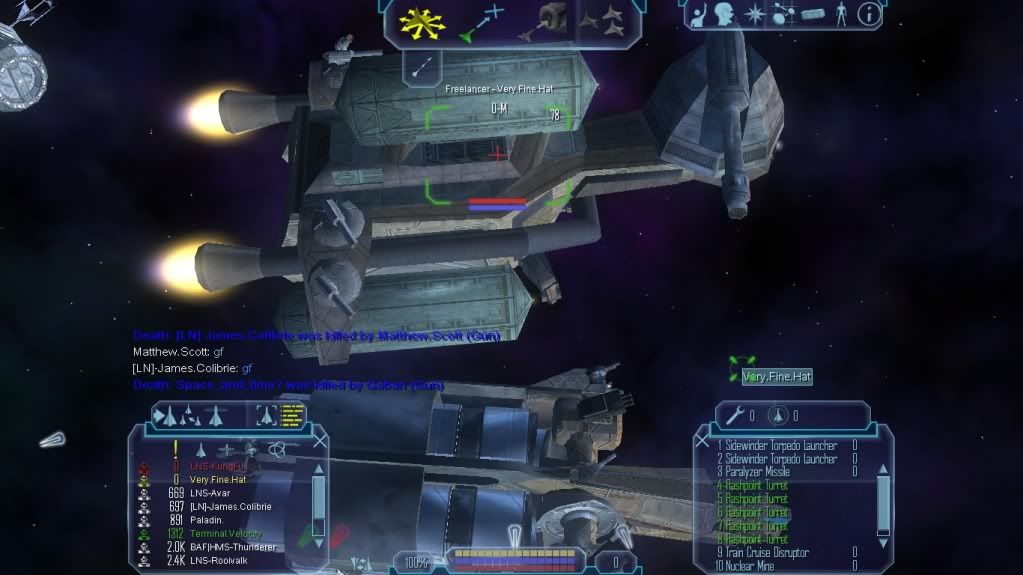Close the contact list panel
The image size is (1023, 575).
pos(320,440)
